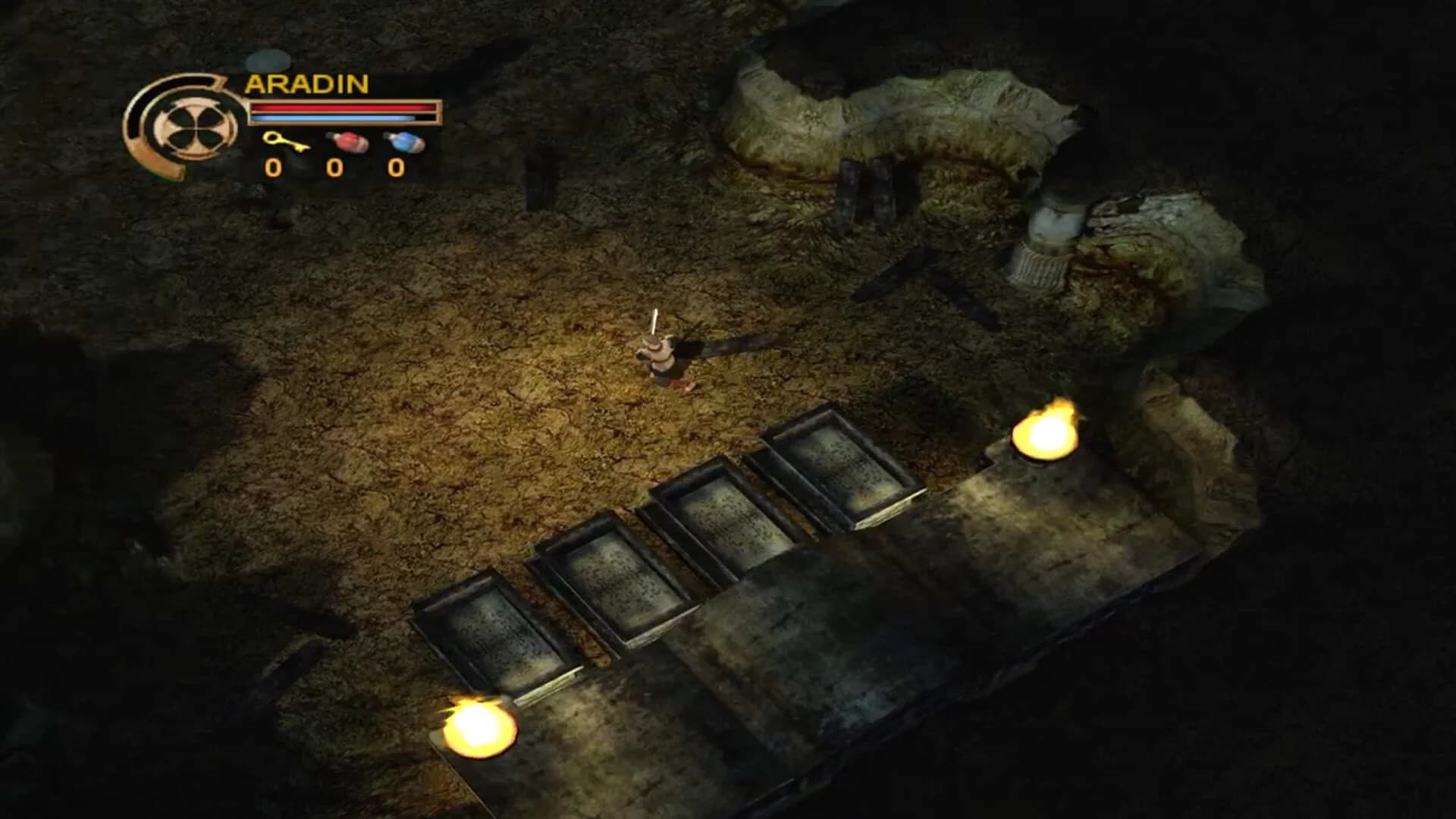
Task: Toggle the key counter showing zero
Action: 273,170
